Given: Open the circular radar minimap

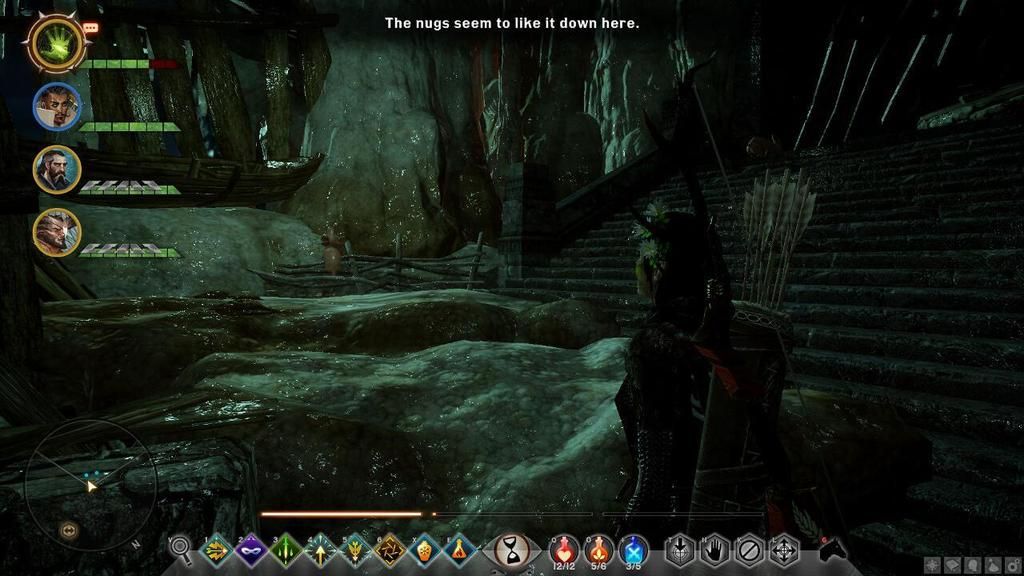Looking at the screenshot, I should pos(90,485).
